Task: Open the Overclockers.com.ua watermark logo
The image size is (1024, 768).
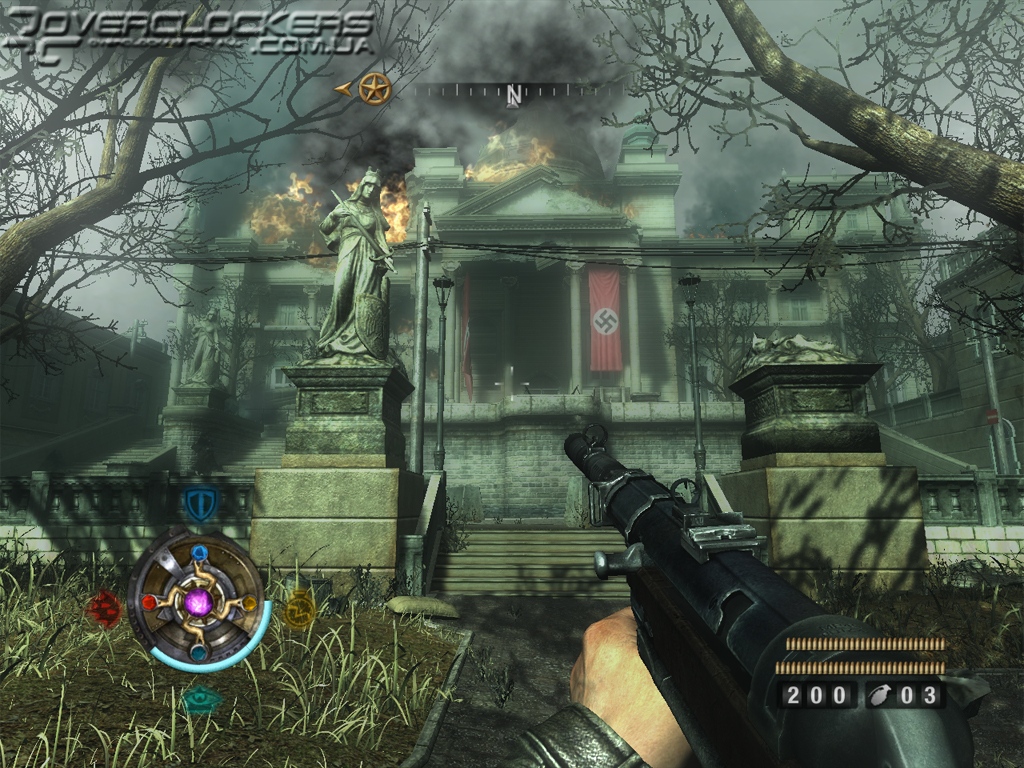Action: point(190,32)
